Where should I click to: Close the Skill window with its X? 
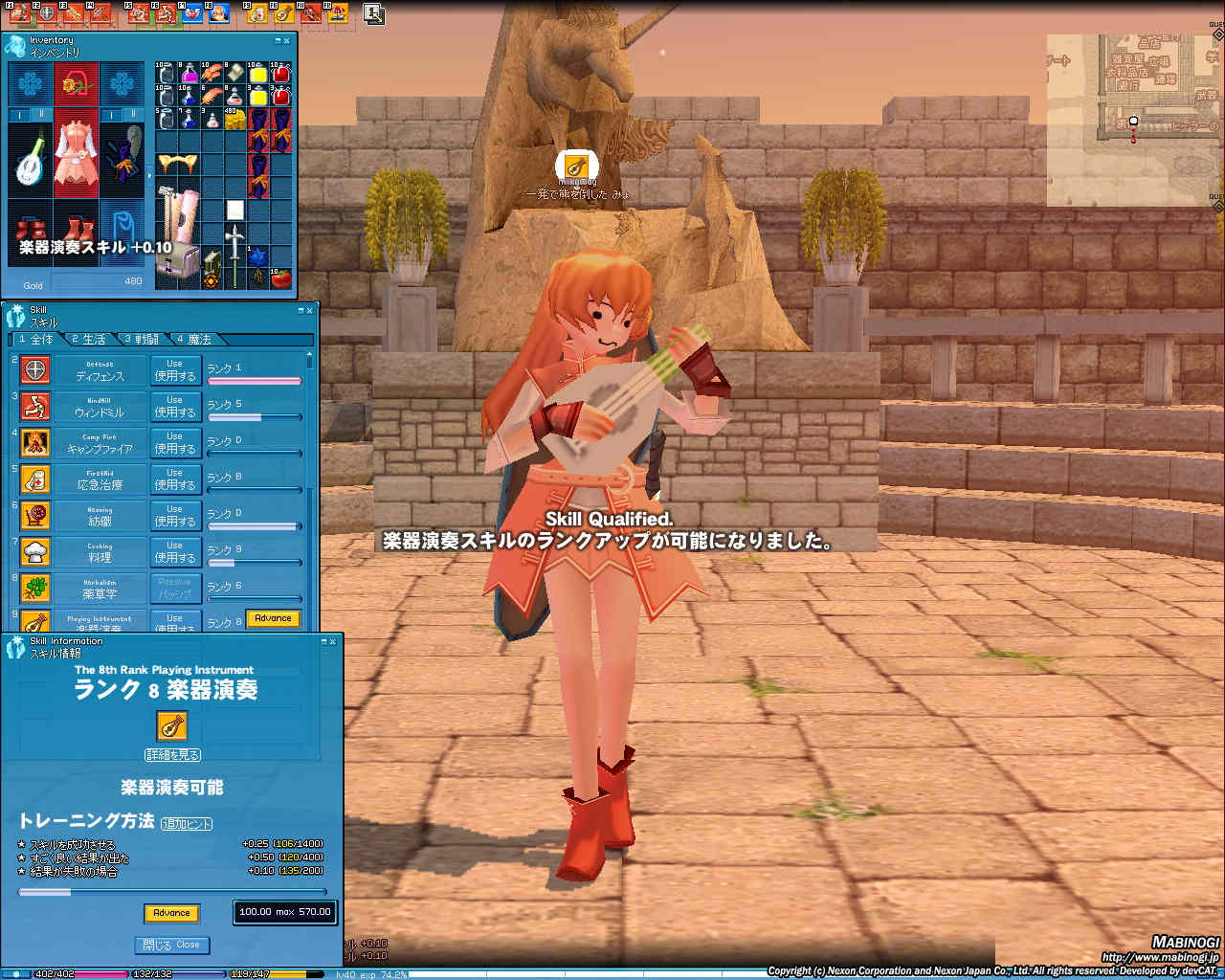[x=309, y=310]
